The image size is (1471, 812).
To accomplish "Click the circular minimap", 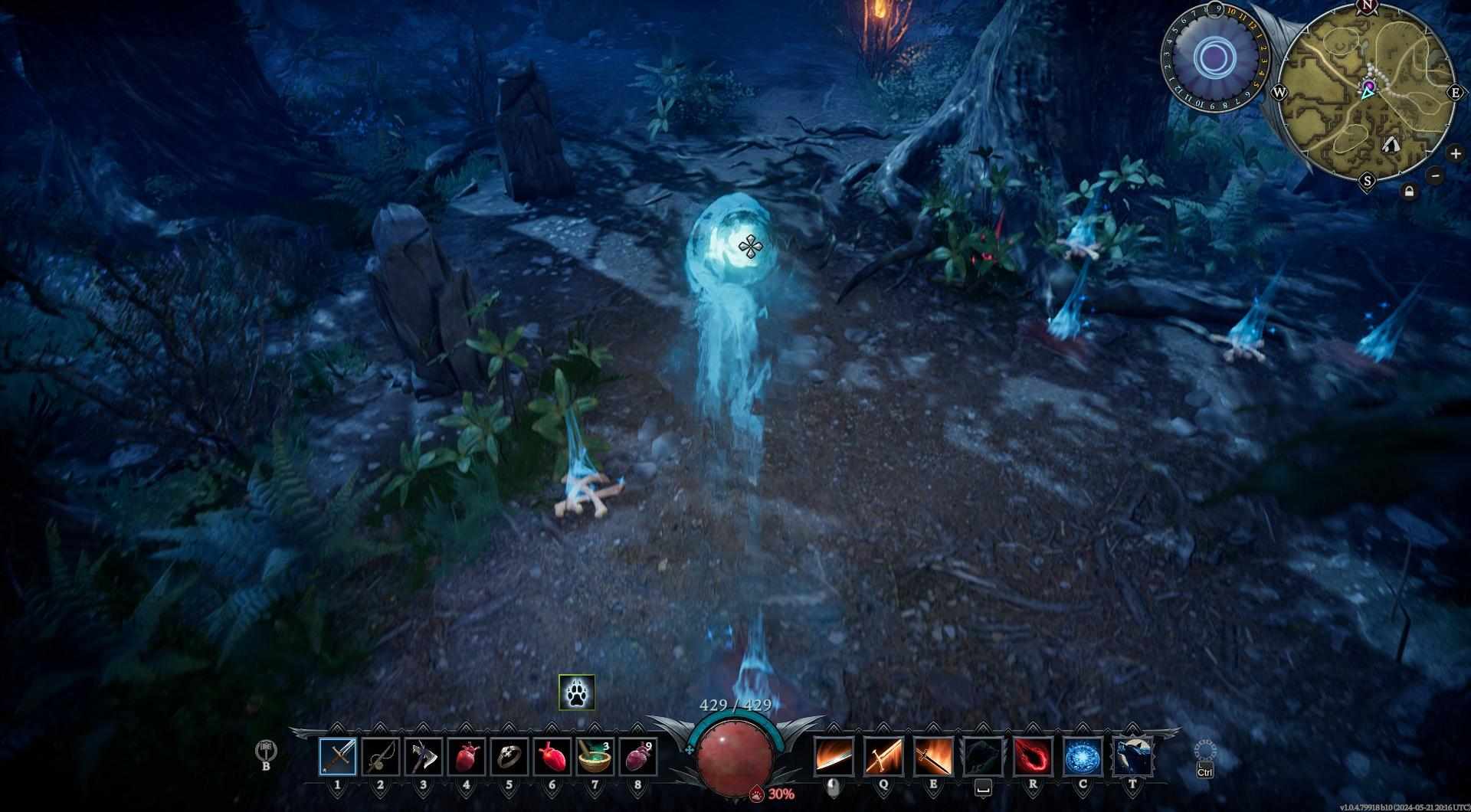I will 1367,93.
